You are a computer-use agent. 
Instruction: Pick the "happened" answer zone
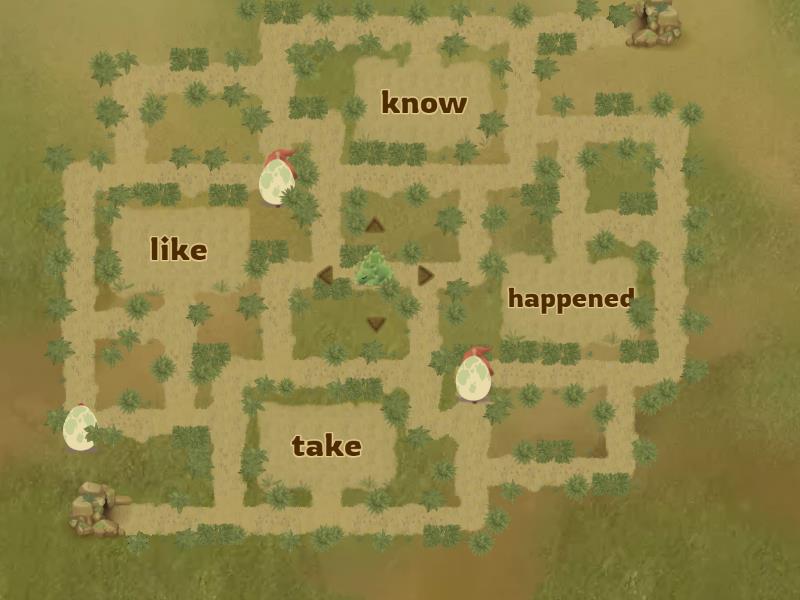(571, 298)
